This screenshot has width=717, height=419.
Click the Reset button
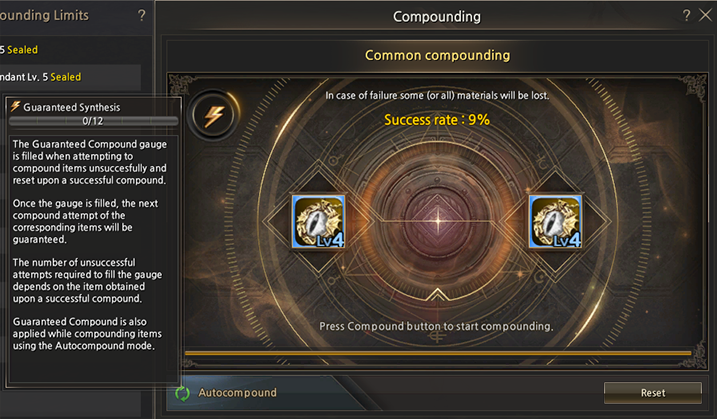pyautogui.click(x=653, y=393)
